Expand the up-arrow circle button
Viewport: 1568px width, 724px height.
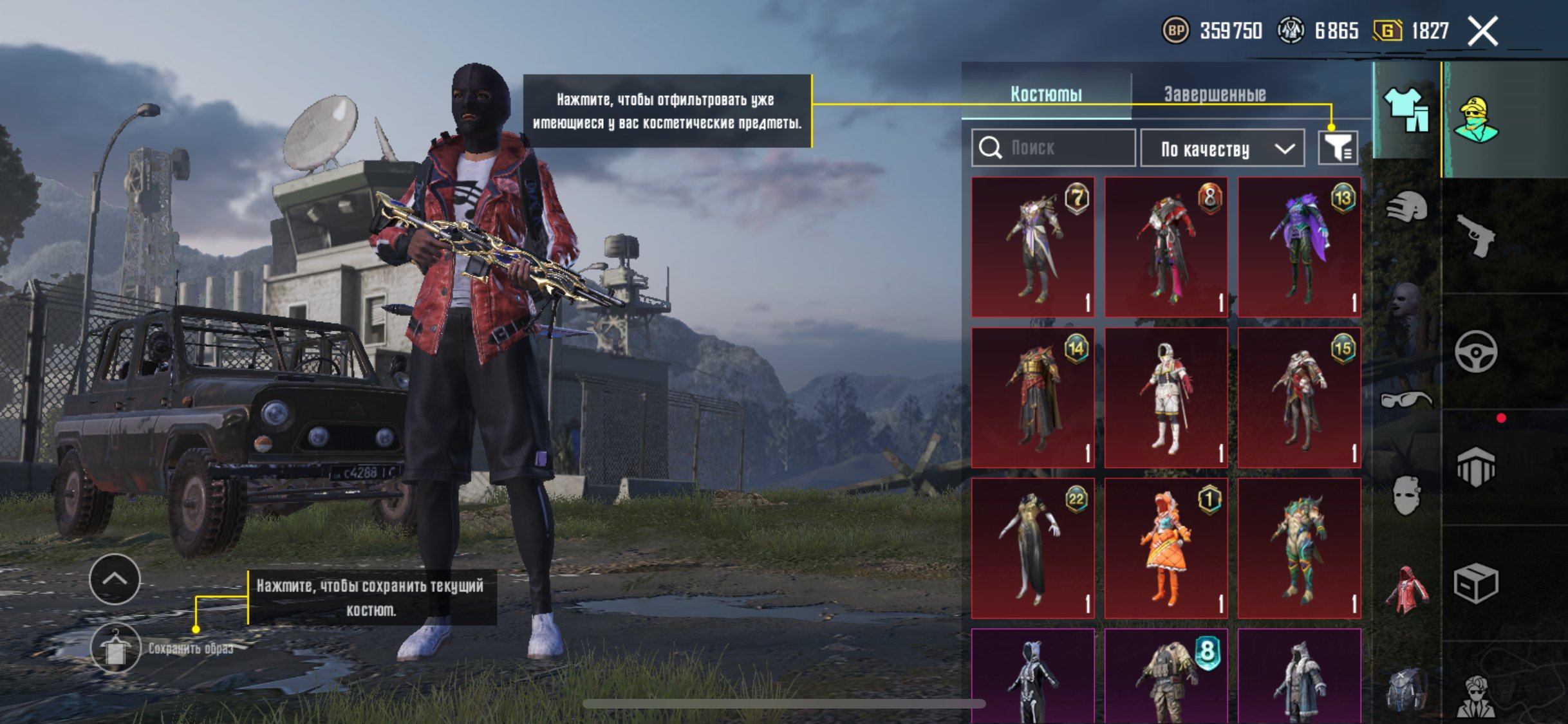coord(115,579)
